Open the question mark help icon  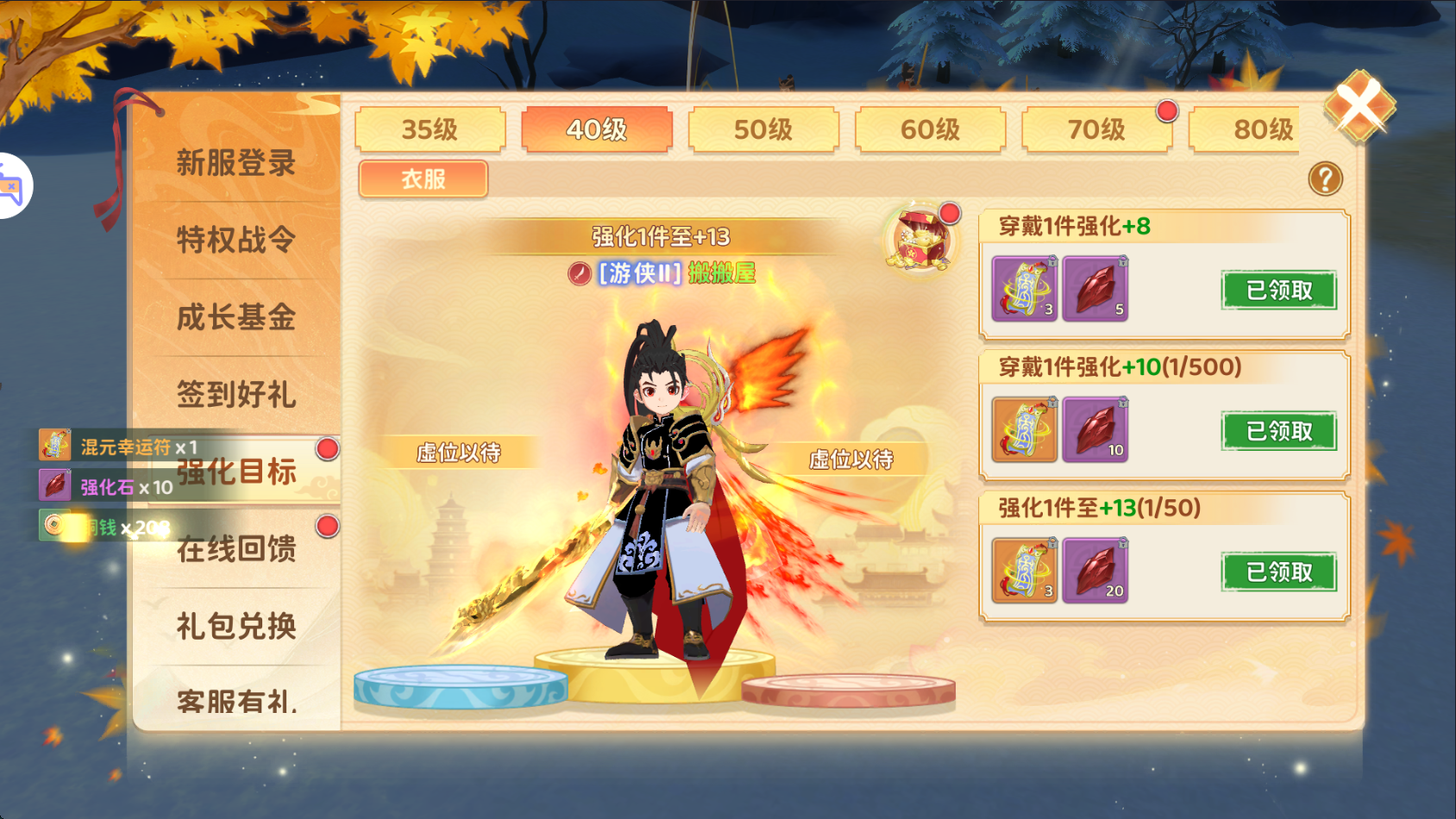point(1325,179)
